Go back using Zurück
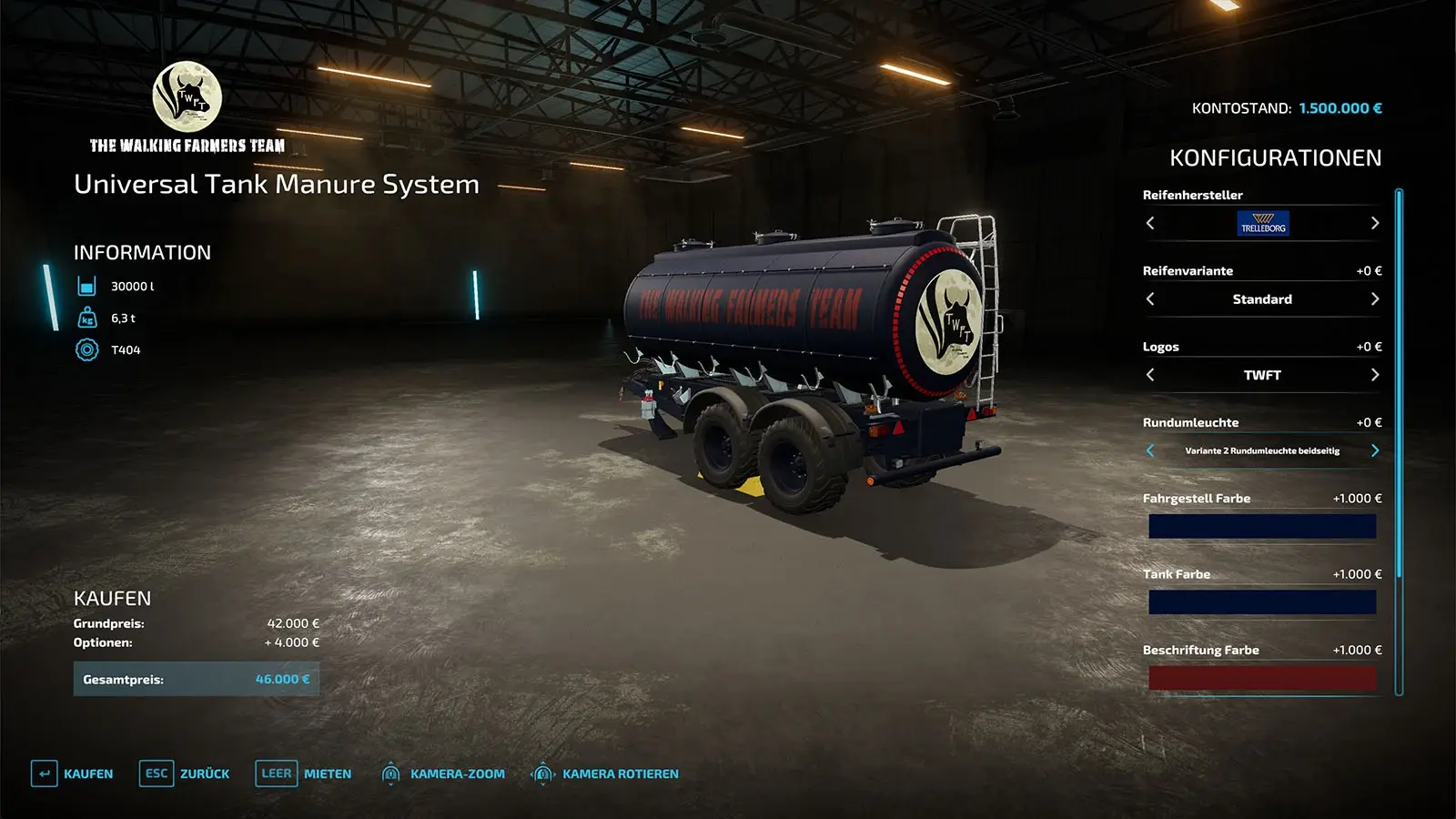The image size is (1456, 819). pyautogui.click(x=185, y=773)
